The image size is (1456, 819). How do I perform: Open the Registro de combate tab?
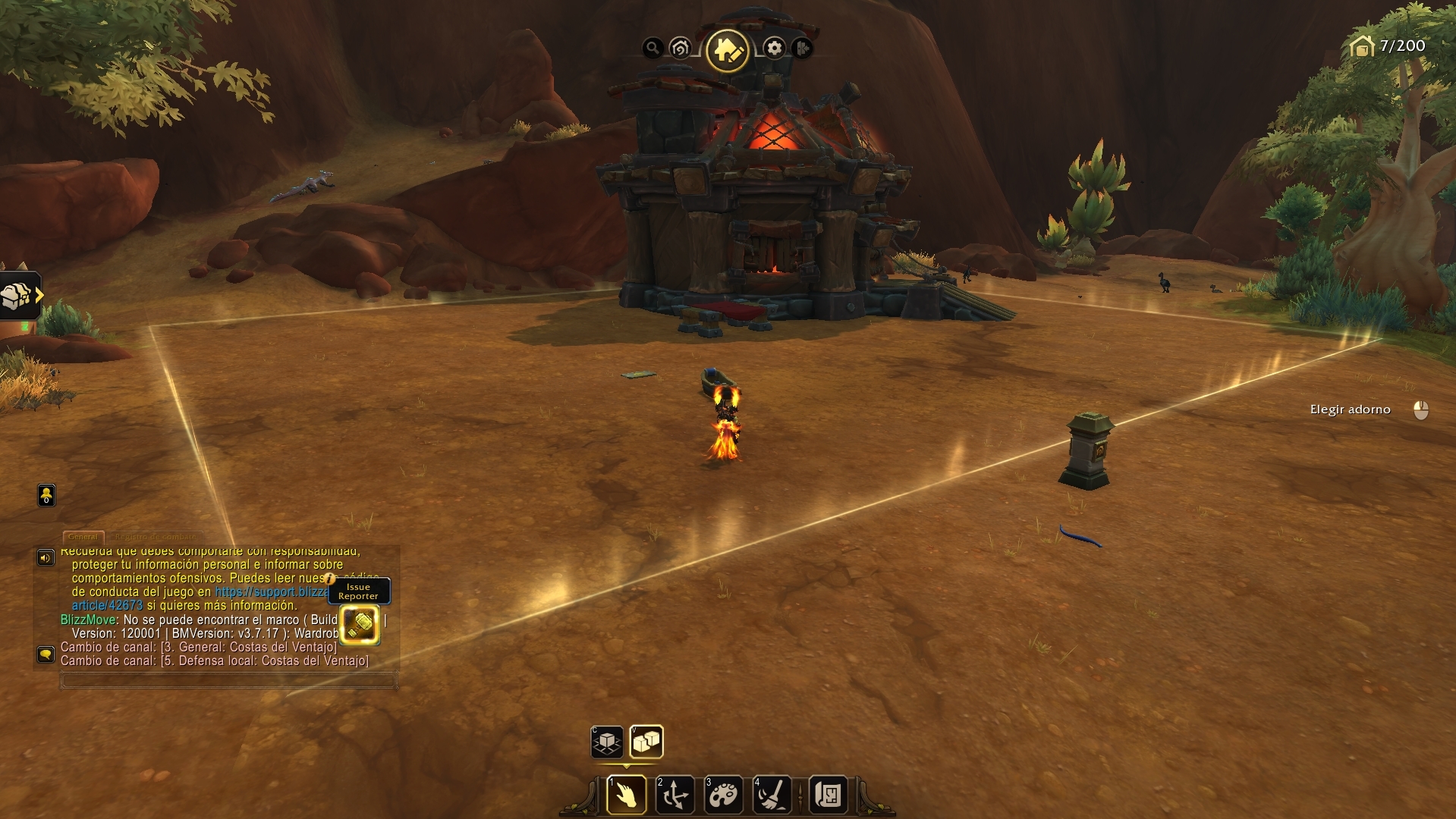tap(155, 536)
